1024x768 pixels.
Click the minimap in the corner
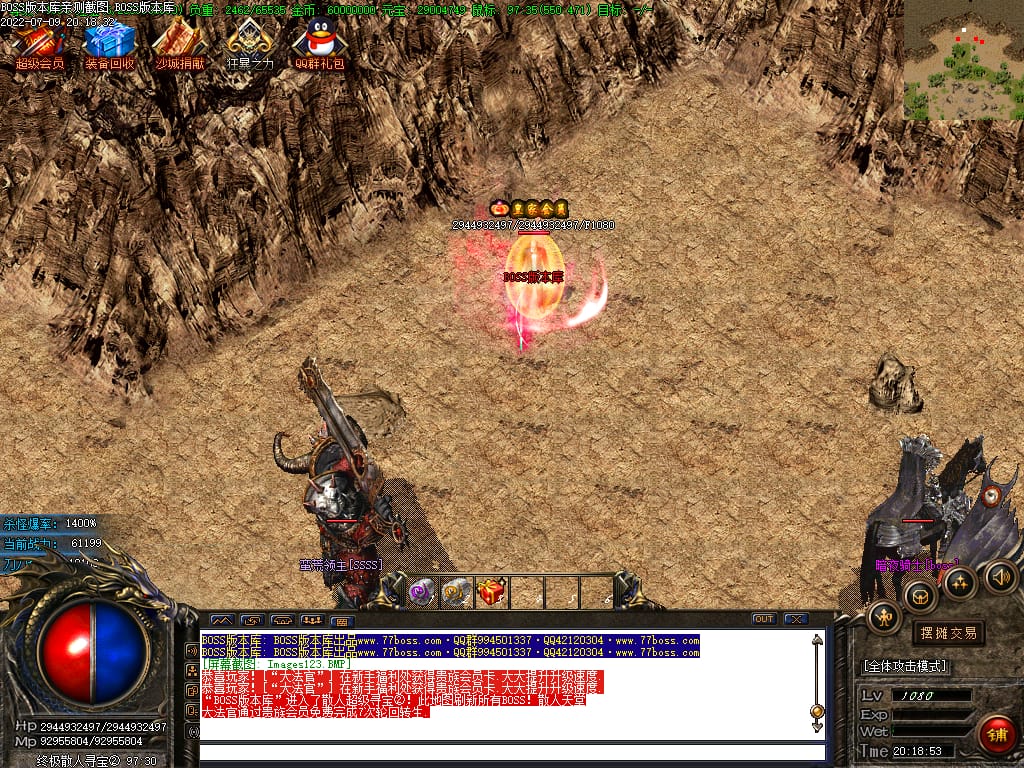coord(963,60)
